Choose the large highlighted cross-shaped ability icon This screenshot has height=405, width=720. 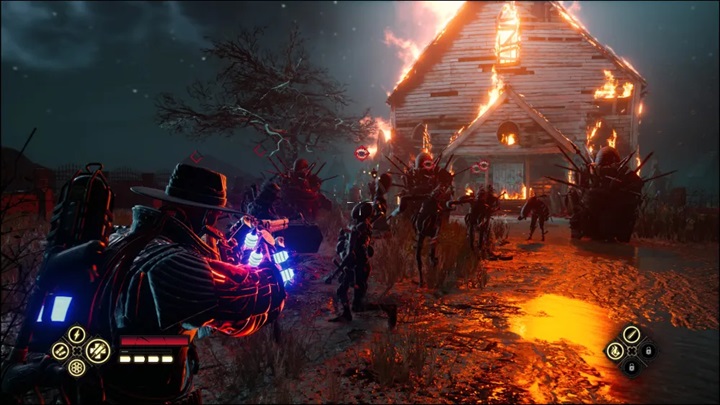click(x=97, y=350)
